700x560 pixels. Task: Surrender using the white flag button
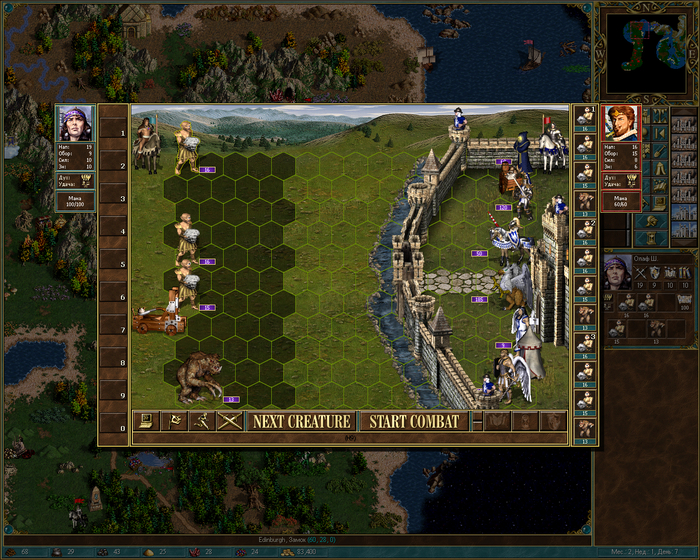coord(174,421)
